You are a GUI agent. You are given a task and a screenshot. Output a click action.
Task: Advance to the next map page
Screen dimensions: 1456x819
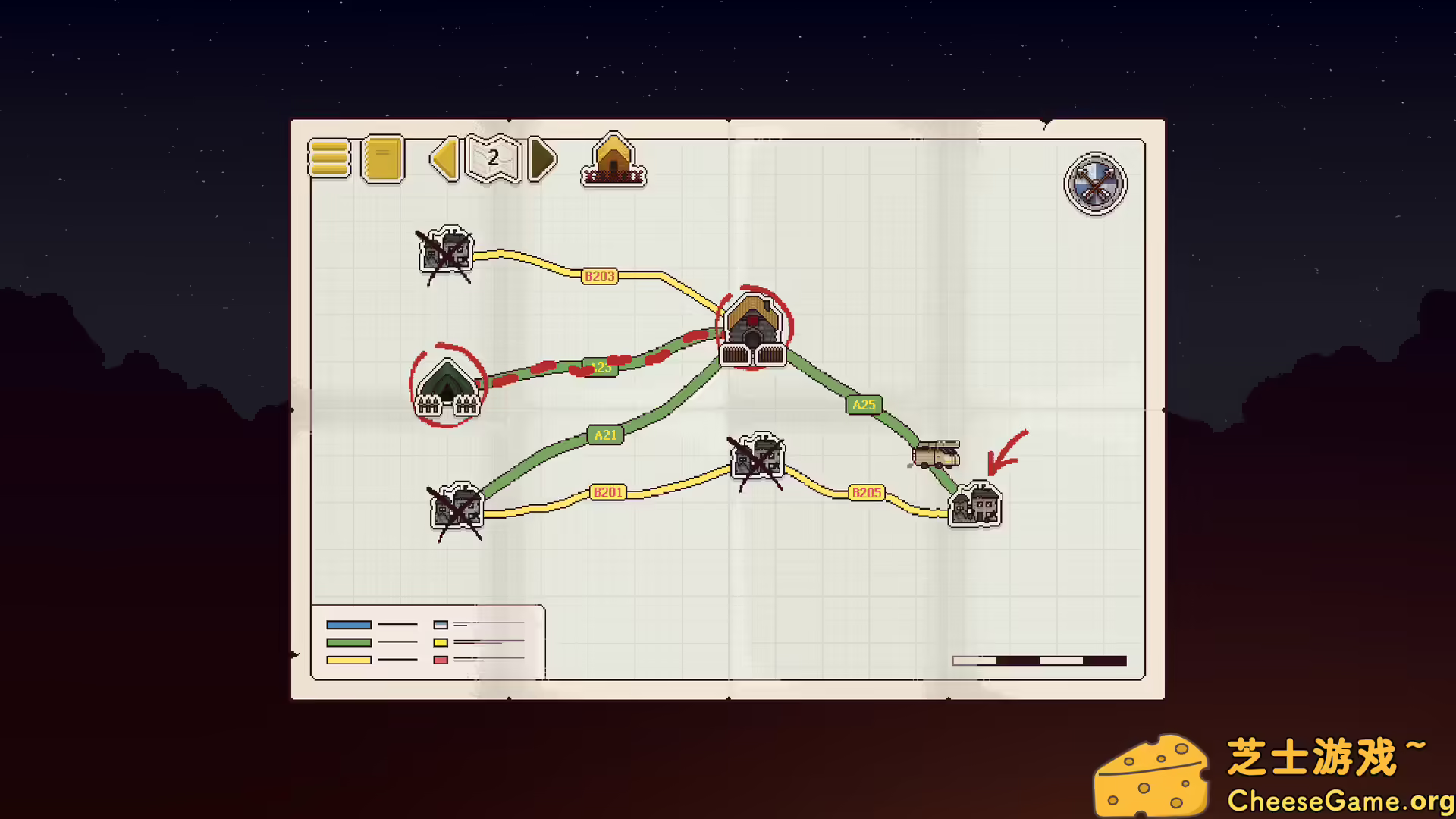[x=541, y=159]
